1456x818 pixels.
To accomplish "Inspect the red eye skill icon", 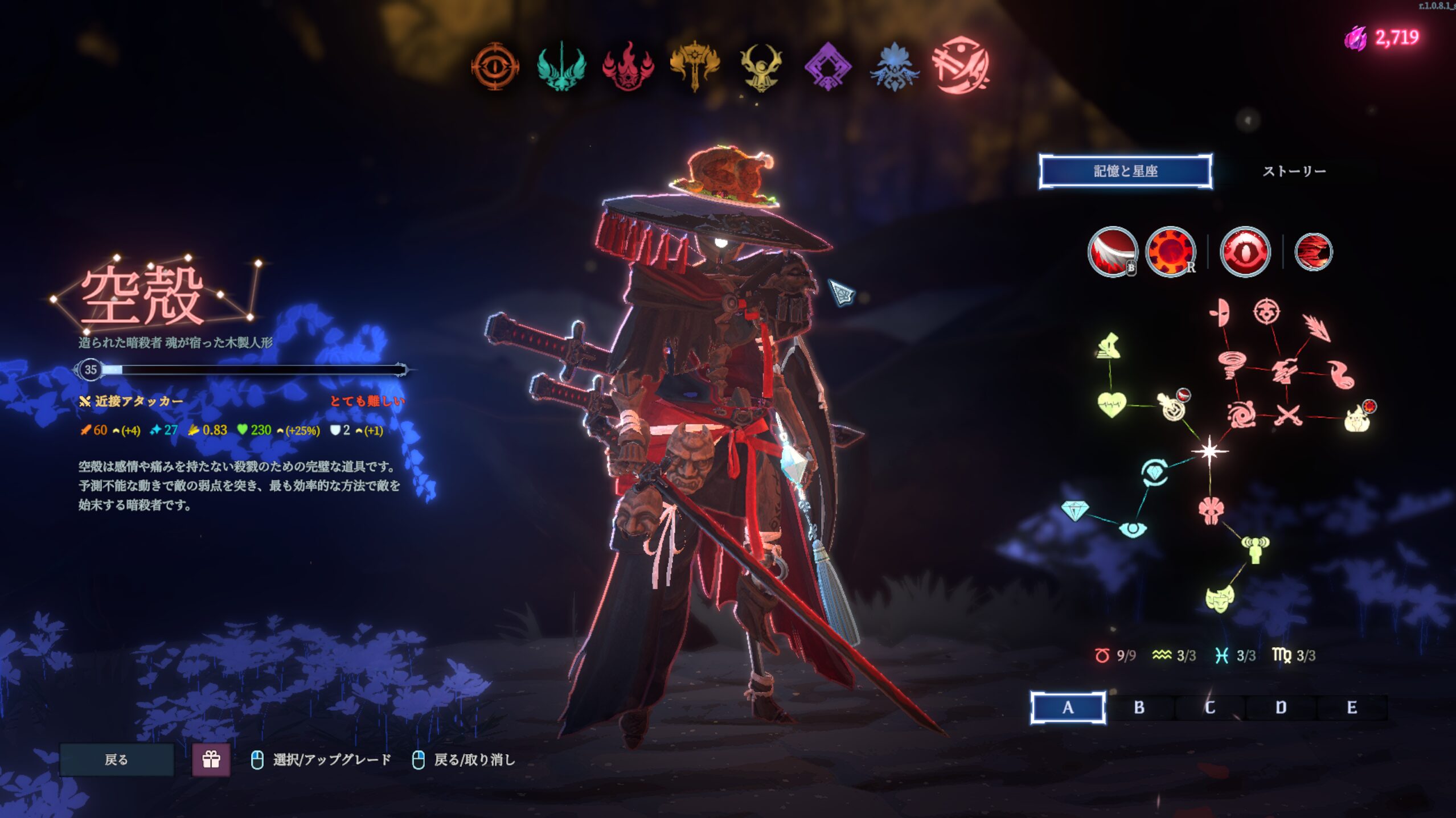I will 1245,252.
